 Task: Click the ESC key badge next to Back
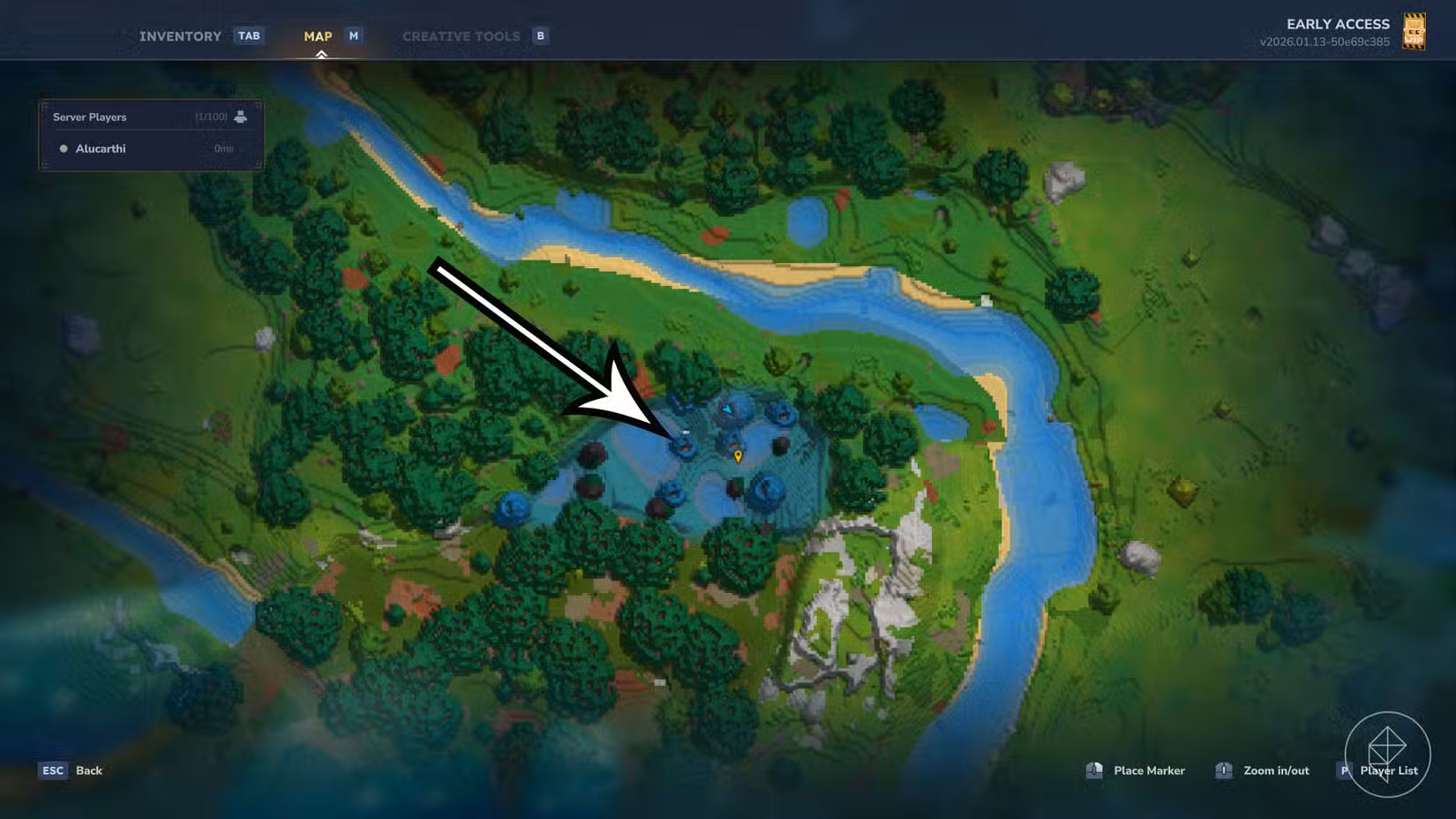coord(54,770)
